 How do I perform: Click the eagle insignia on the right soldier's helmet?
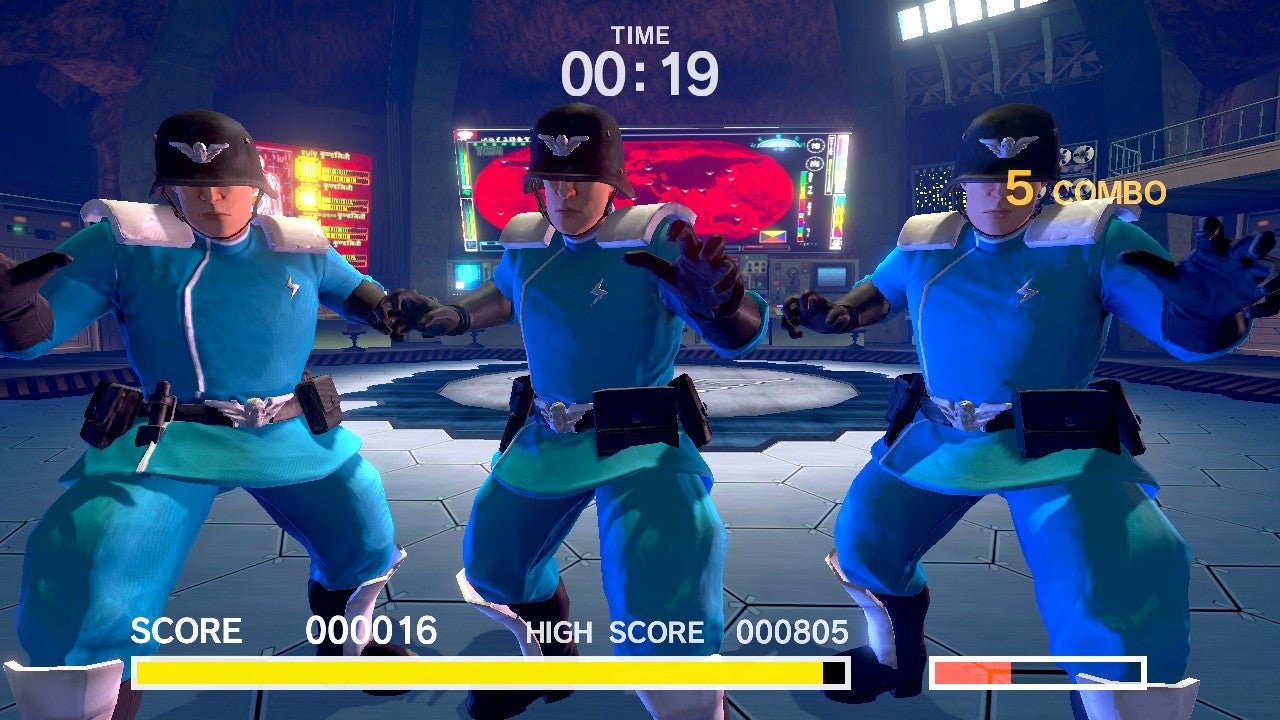pos(1005,146)
